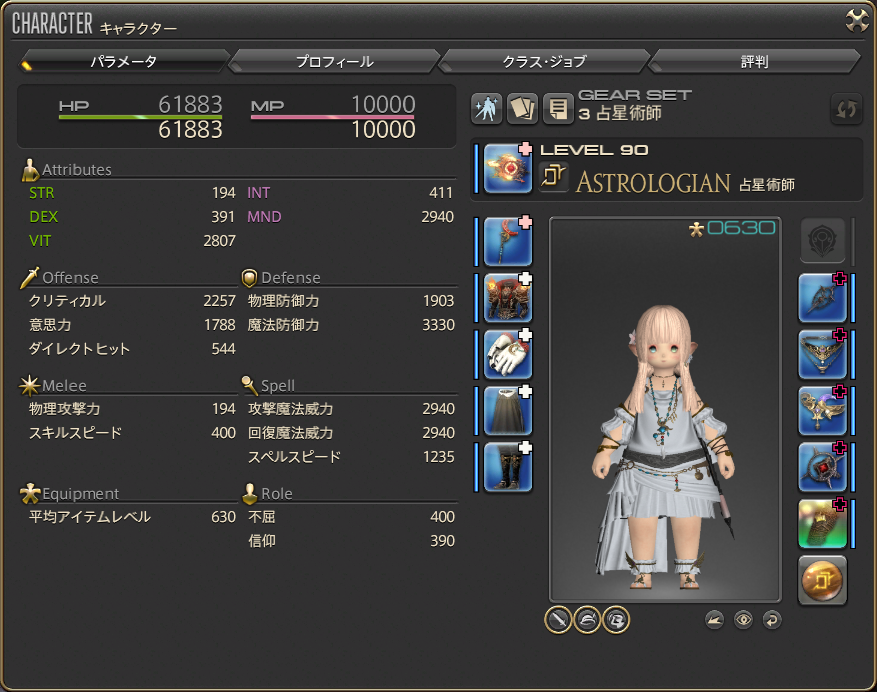This screenshot has width=877, height=692.
Task: Select the red headpiece equipment slot
Action: point(508,242)
